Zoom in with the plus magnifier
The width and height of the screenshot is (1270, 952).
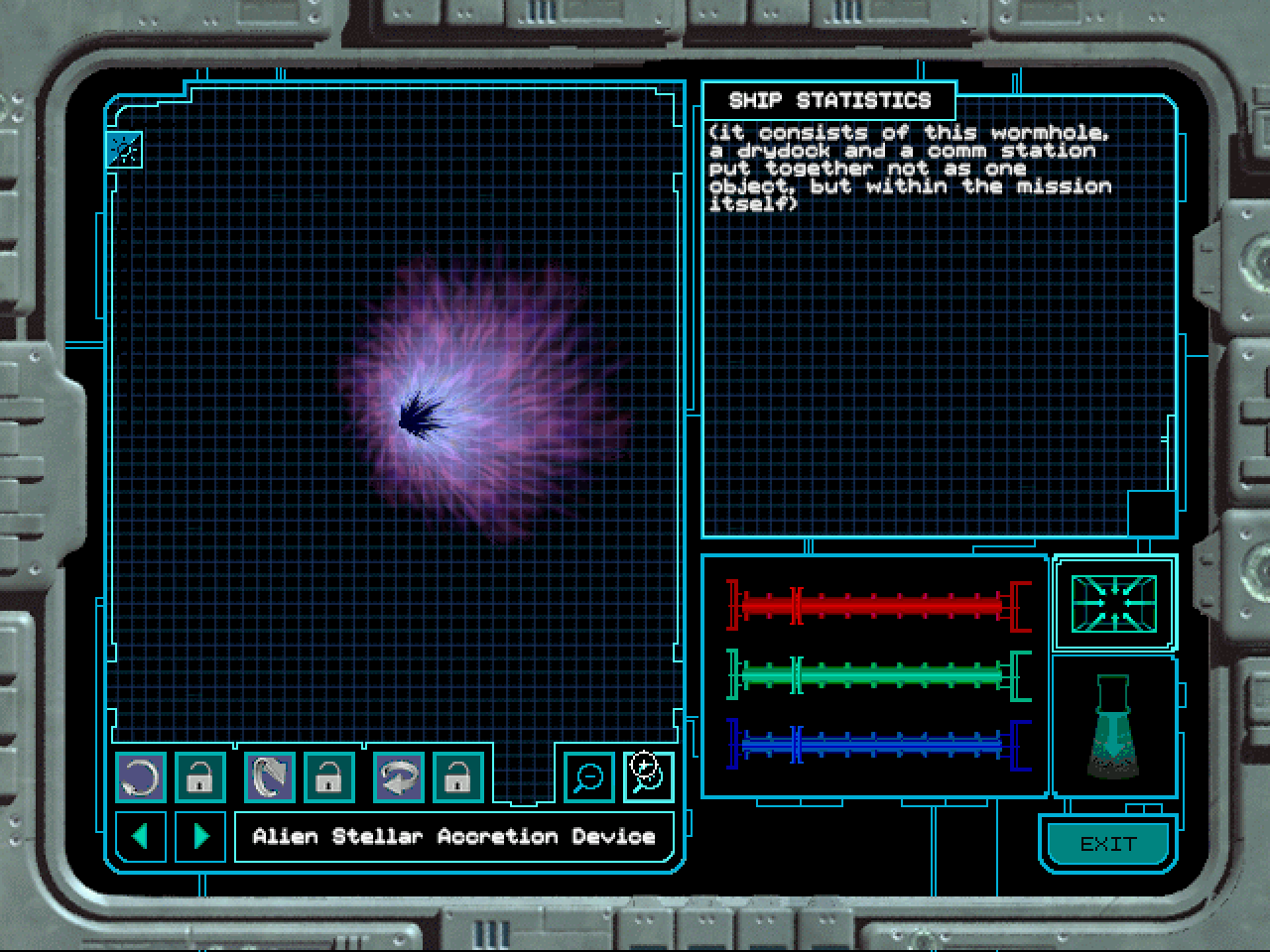pos(648,776)
